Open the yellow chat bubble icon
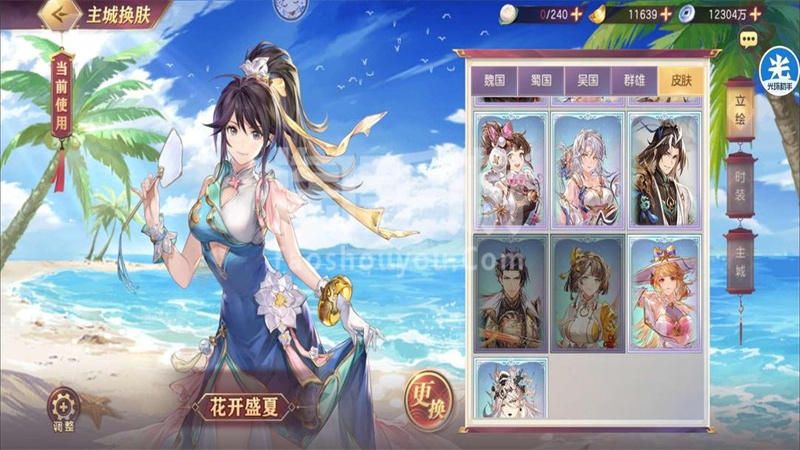This screenshot has height=450, width=800. tap(747, 39)
